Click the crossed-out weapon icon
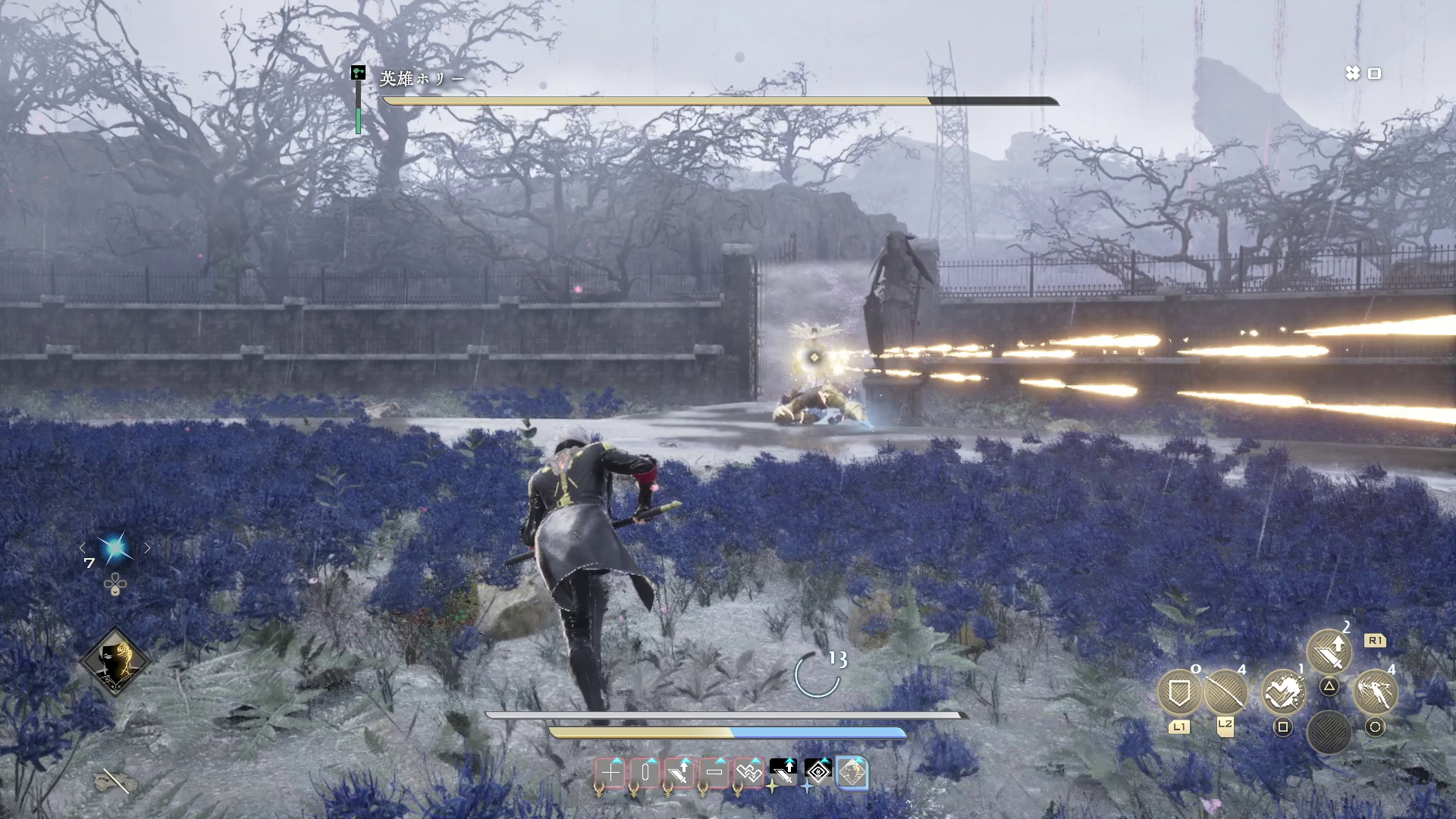The width and height of the screenshot is (1456, 819). pos(115,779)
